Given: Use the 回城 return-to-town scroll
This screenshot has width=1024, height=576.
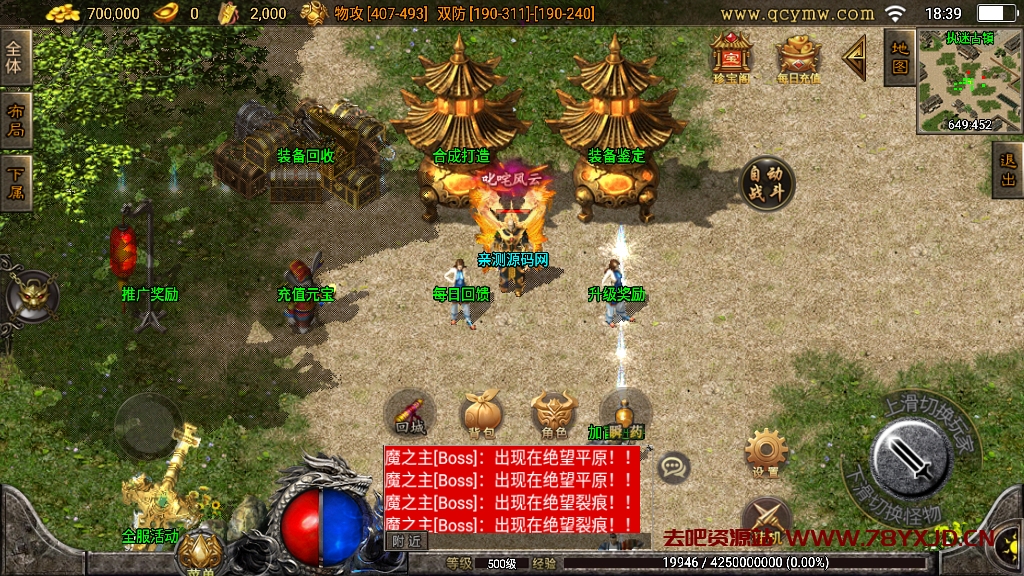Looking at the screenshot, I should (x=410, y=413).
